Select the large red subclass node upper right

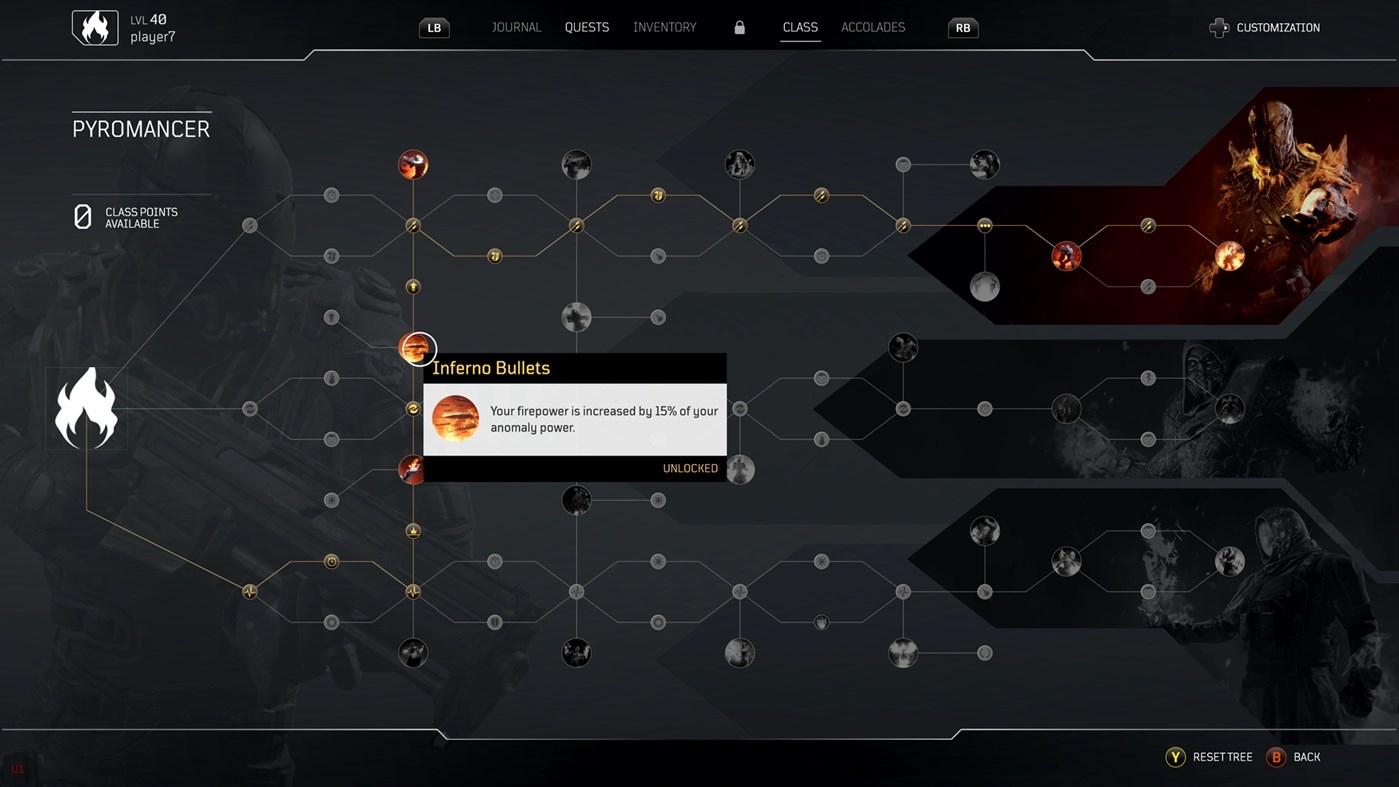click(x=1066, y=256)
